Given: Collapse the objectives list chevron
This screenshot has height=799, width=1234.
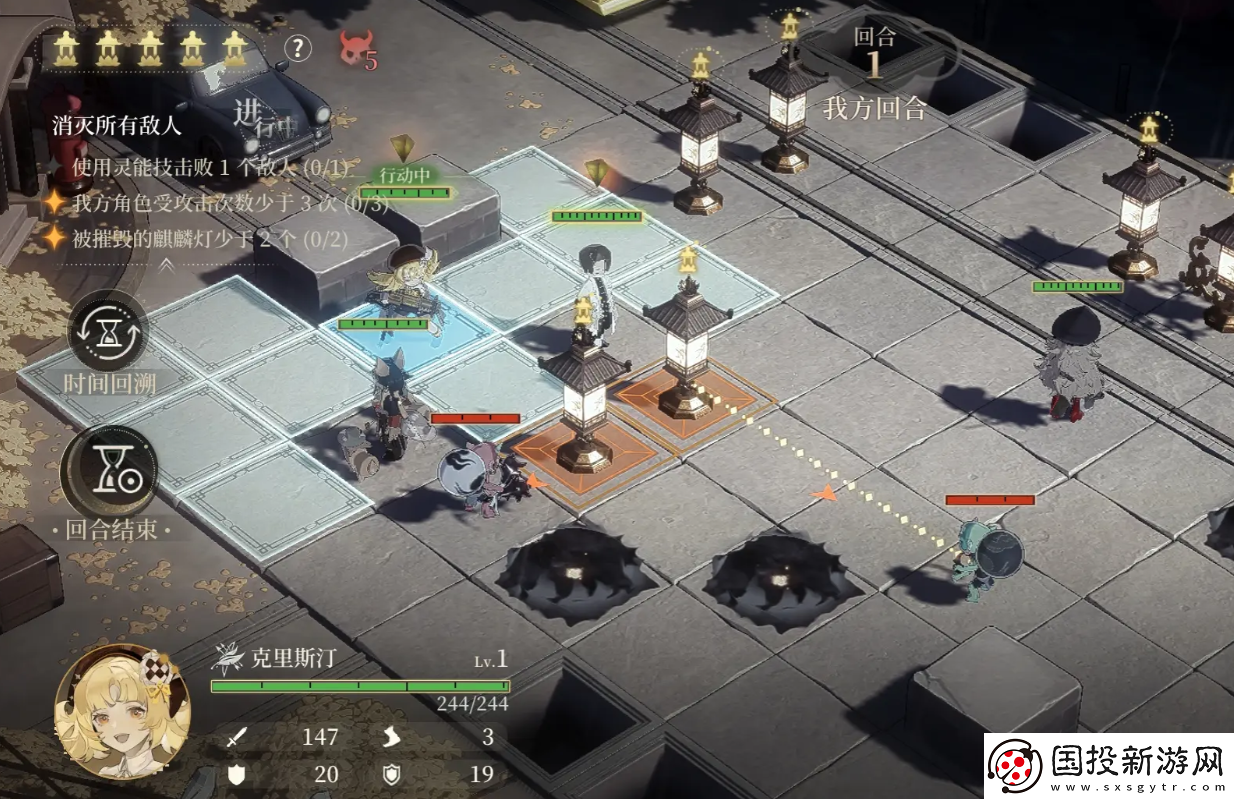Looking at the screenshot, I should pos(167,265).
